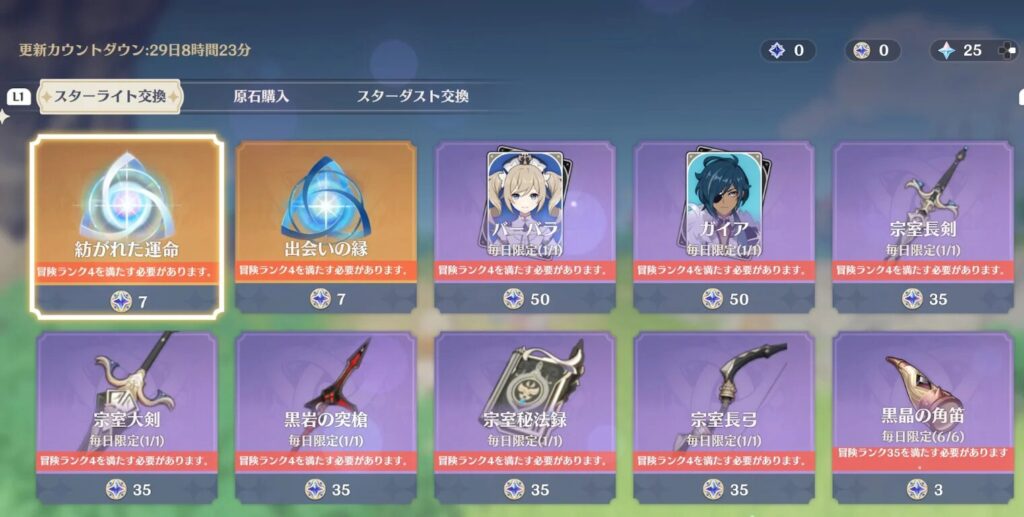This screenshot has height=517, width=1024.
Task: Switch to the スターライト交換 tab
Action: pos(111,97)
